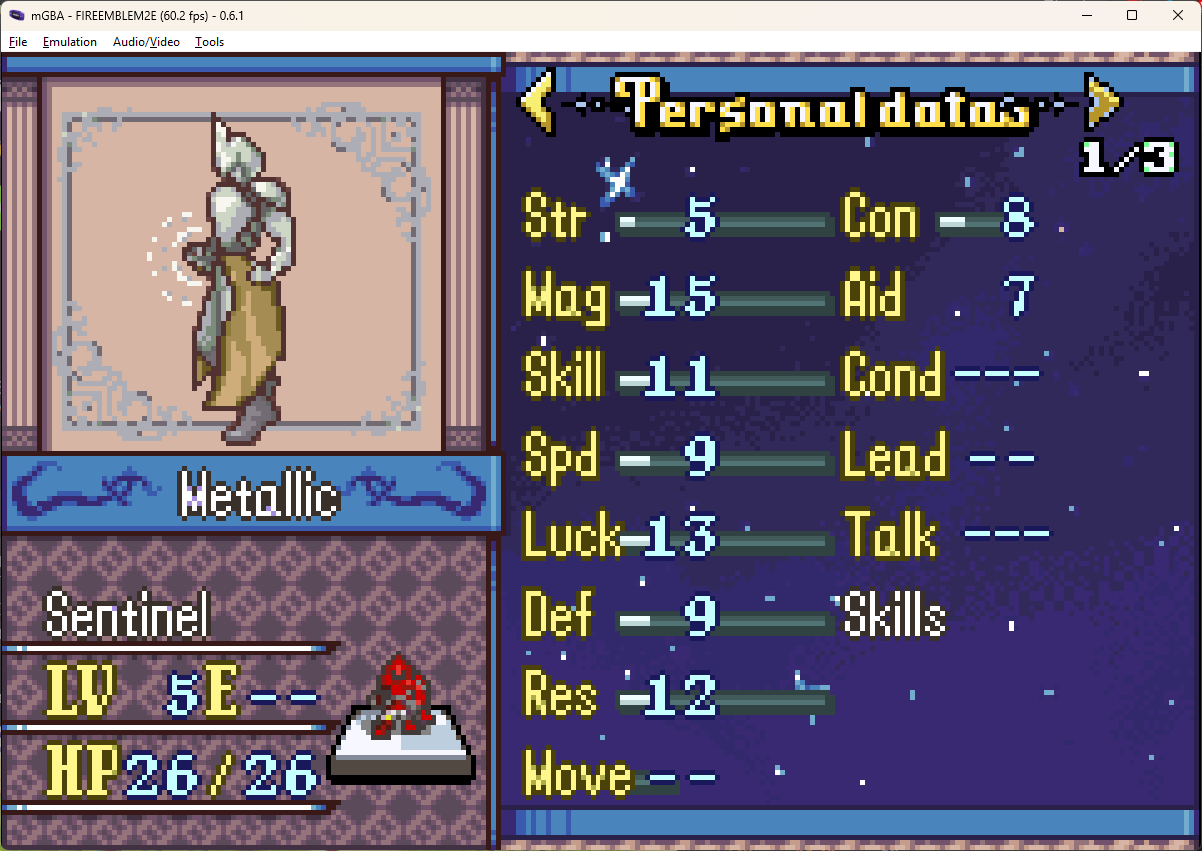Close the mGBA window
This screenshot has width=1202, height=851.
click(1177, 15)
